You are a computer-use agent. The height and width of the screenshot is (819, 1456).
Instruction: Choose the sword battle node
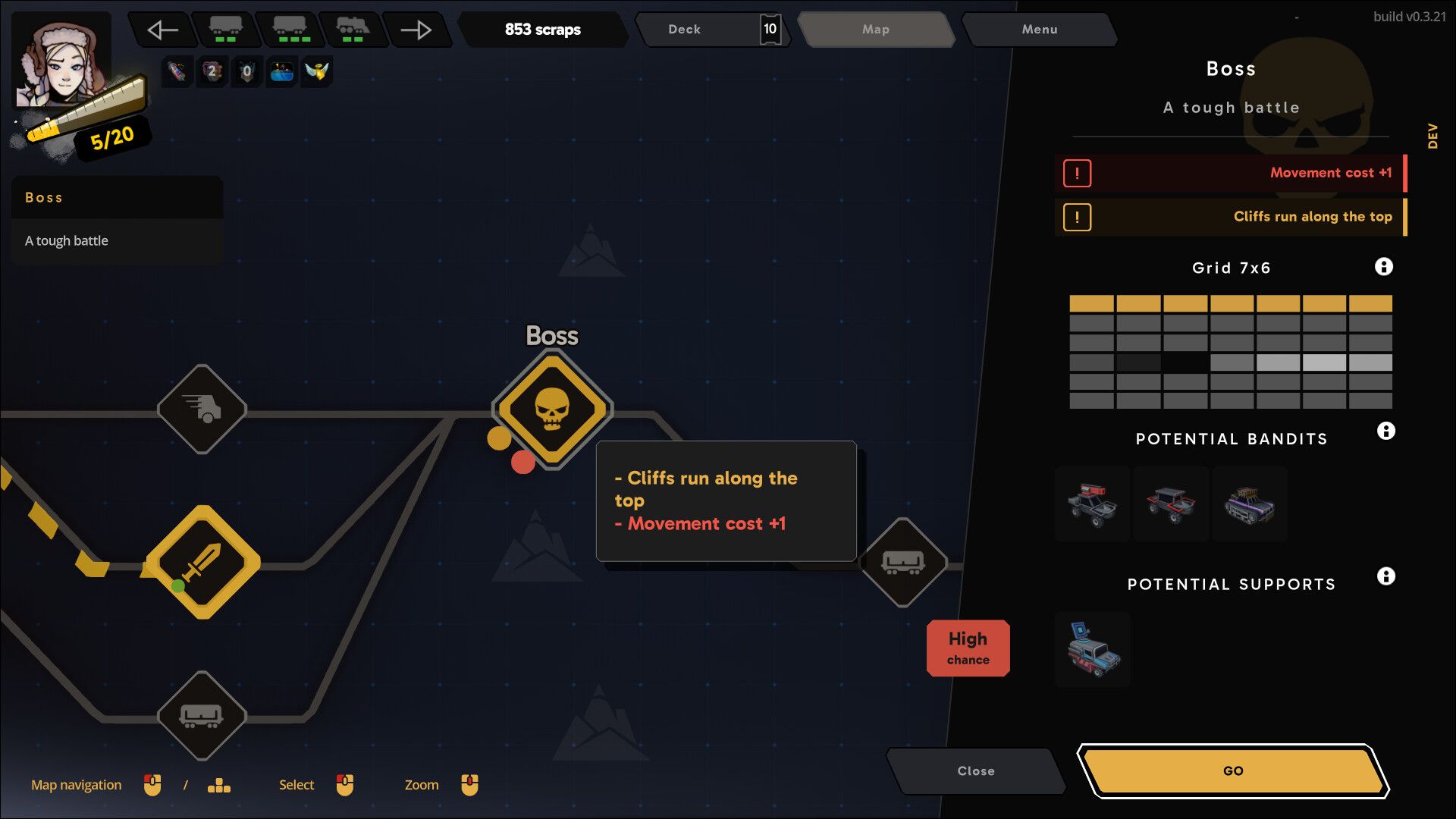click(x=202, y=562)
